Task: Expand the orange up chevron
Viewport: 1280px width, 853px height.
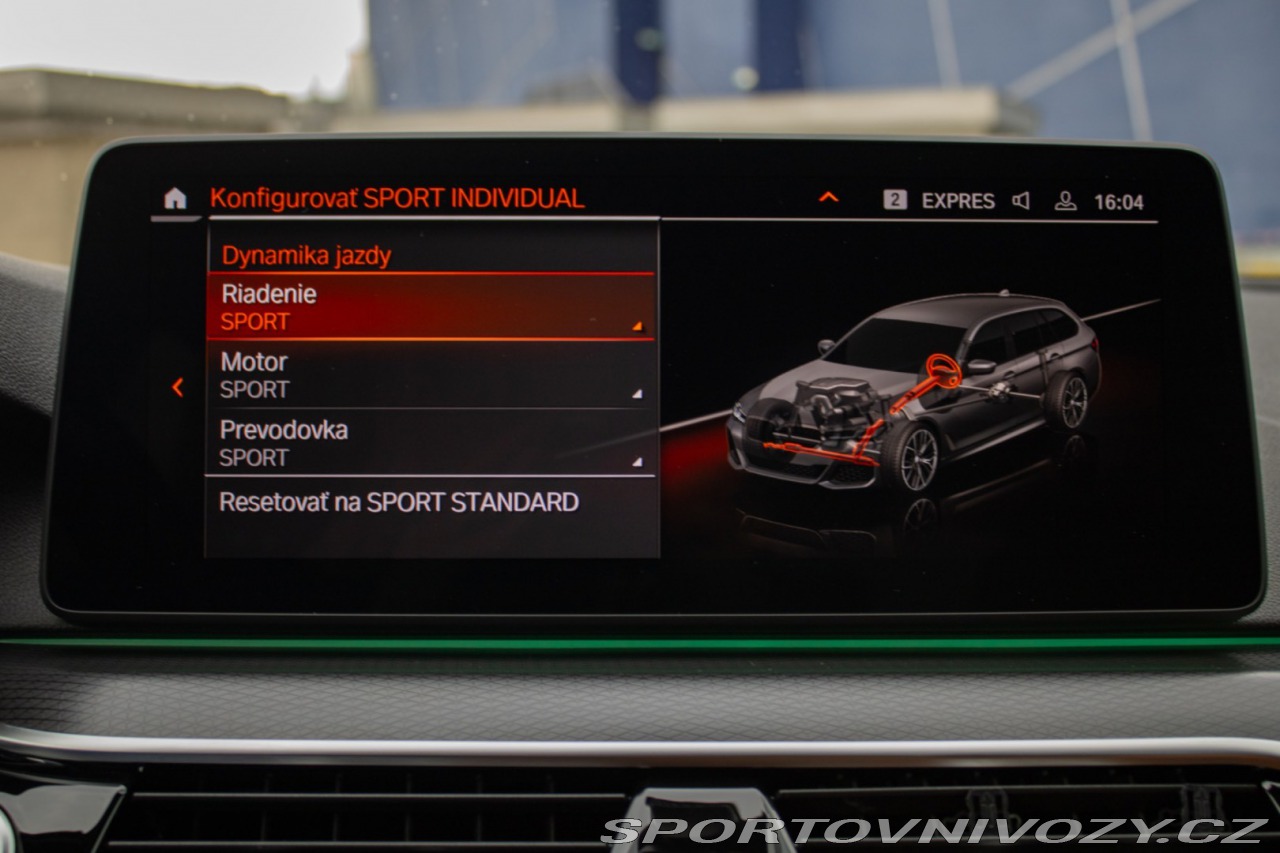Action: click(x=828, y=198)
